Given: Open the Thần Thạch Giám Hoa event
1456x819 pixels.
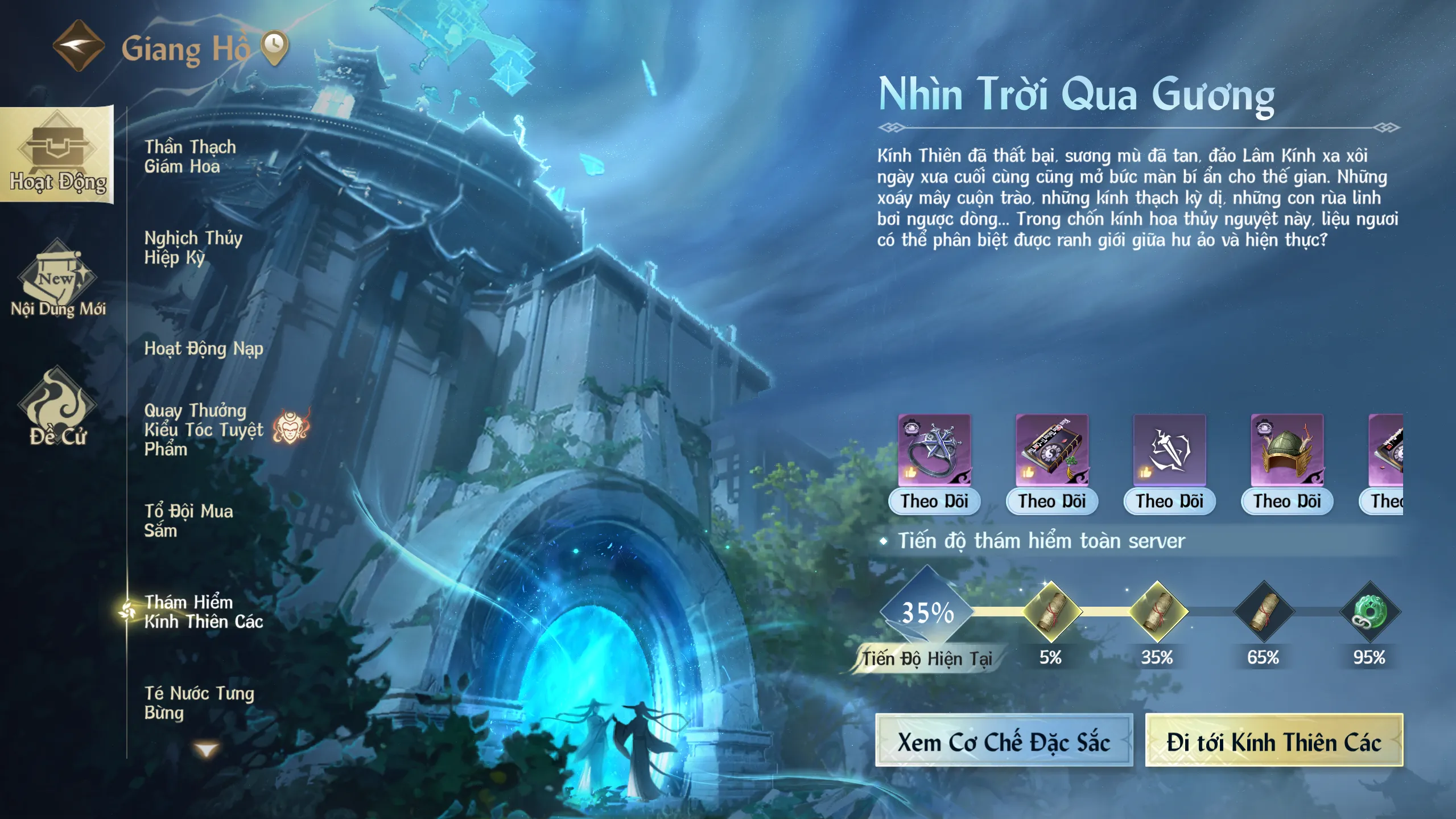Looking at the screenshot, I should point(190,157).
